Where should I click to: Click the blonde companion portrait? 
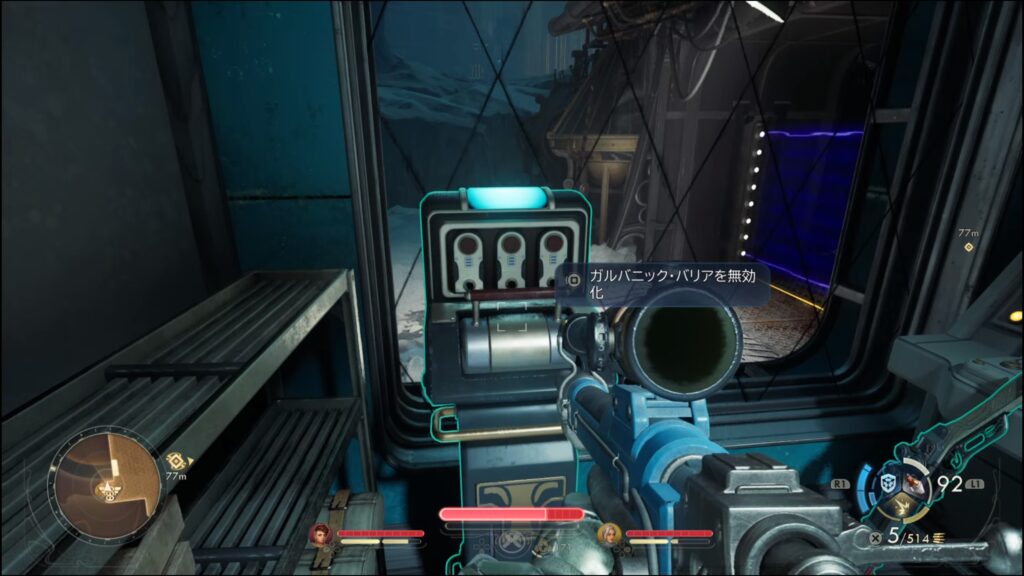[x=610, y=533]
